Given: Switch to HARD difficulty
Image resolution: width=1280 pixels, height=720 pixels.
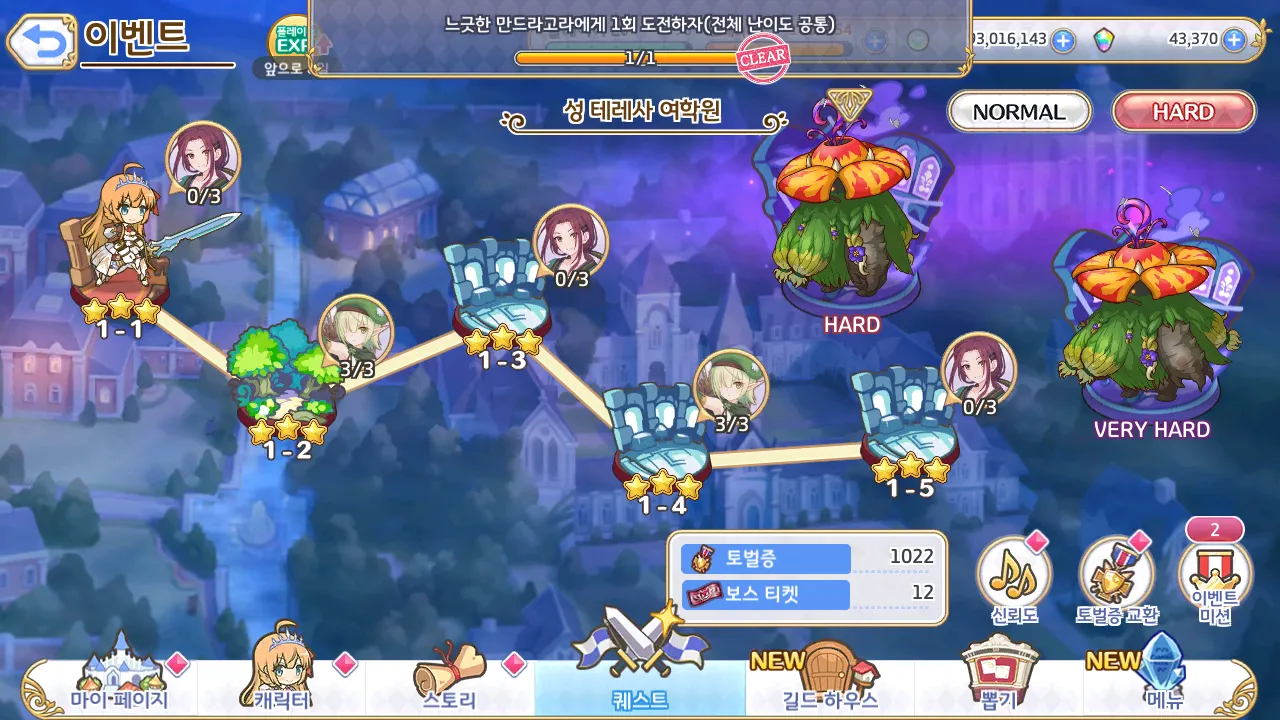Looking at the screenshot, I should 1183,111.
